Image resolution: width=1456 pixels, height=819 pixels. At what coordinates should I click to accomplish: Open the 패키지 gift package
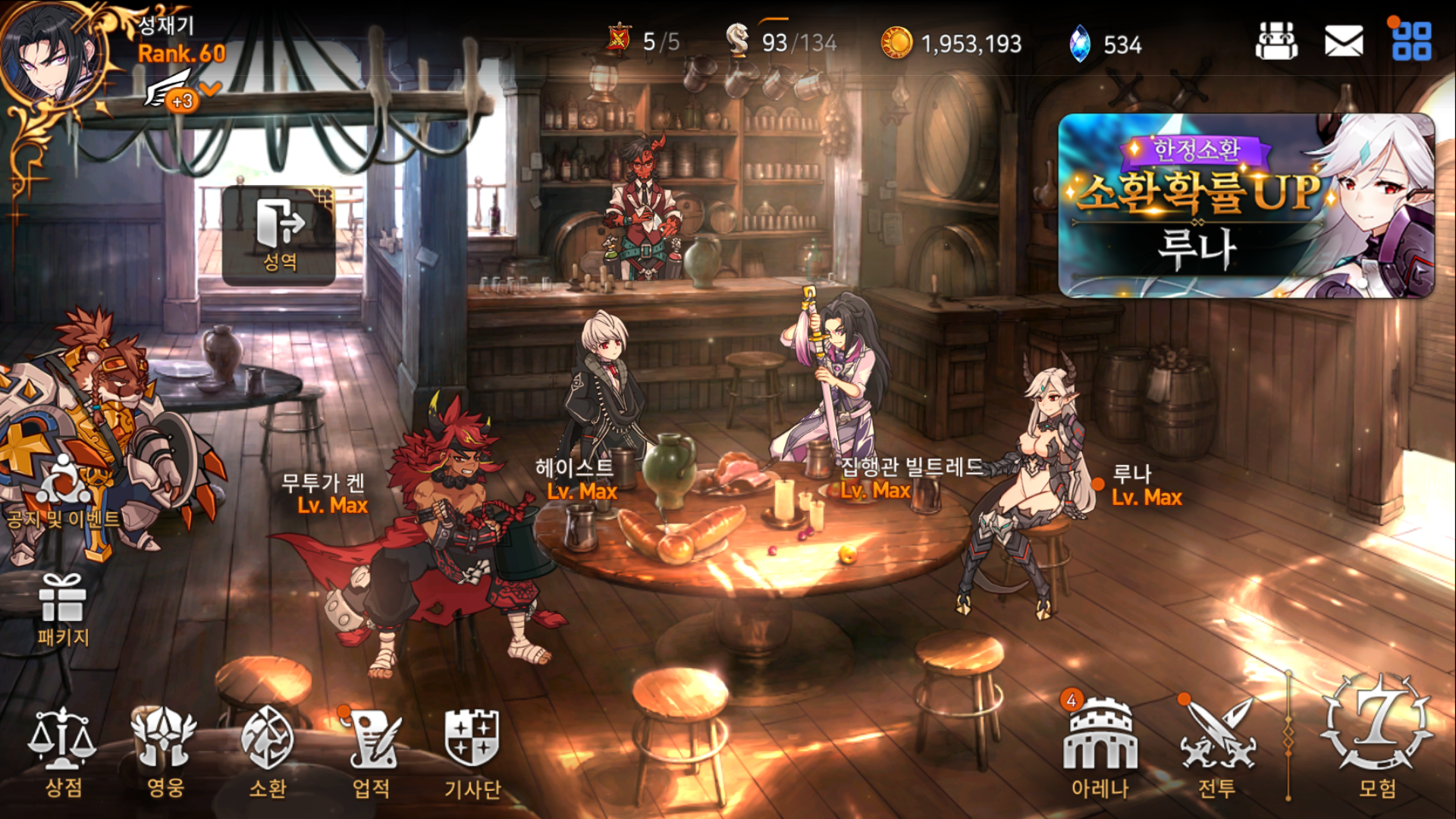63,610
